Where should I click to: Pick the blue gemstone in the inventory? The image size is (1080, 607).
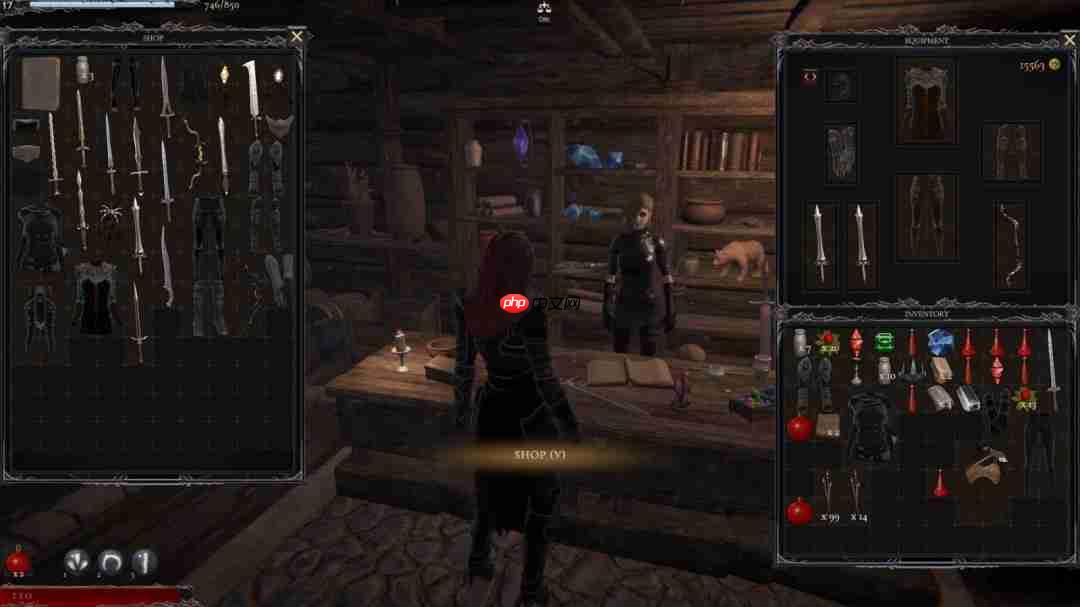click(x=940, y=342)
